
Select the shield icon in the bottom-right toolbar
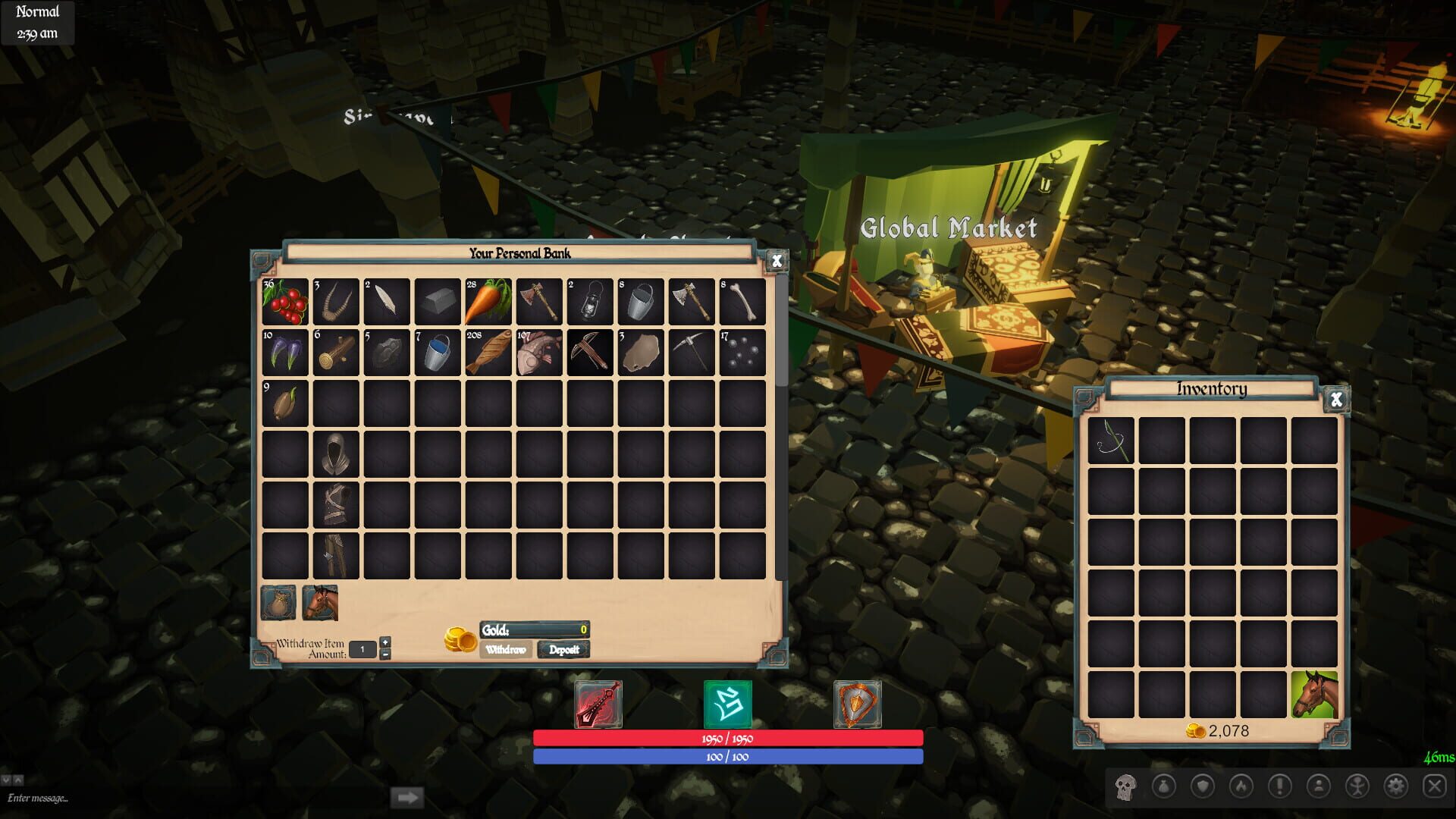click(1203, 785)
